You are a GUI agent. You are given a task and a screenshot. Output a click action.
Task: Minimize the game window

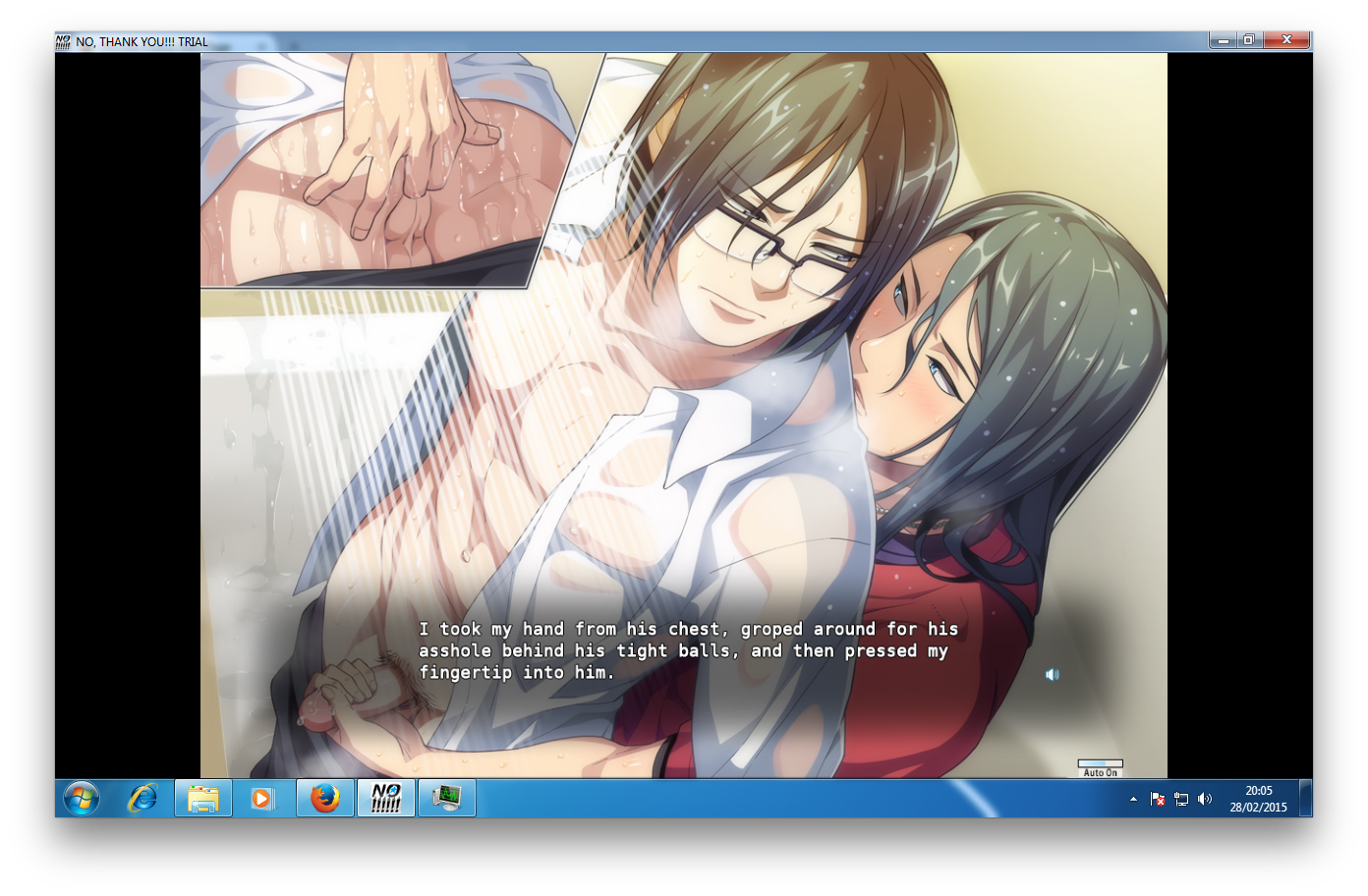coord(1224,40)
